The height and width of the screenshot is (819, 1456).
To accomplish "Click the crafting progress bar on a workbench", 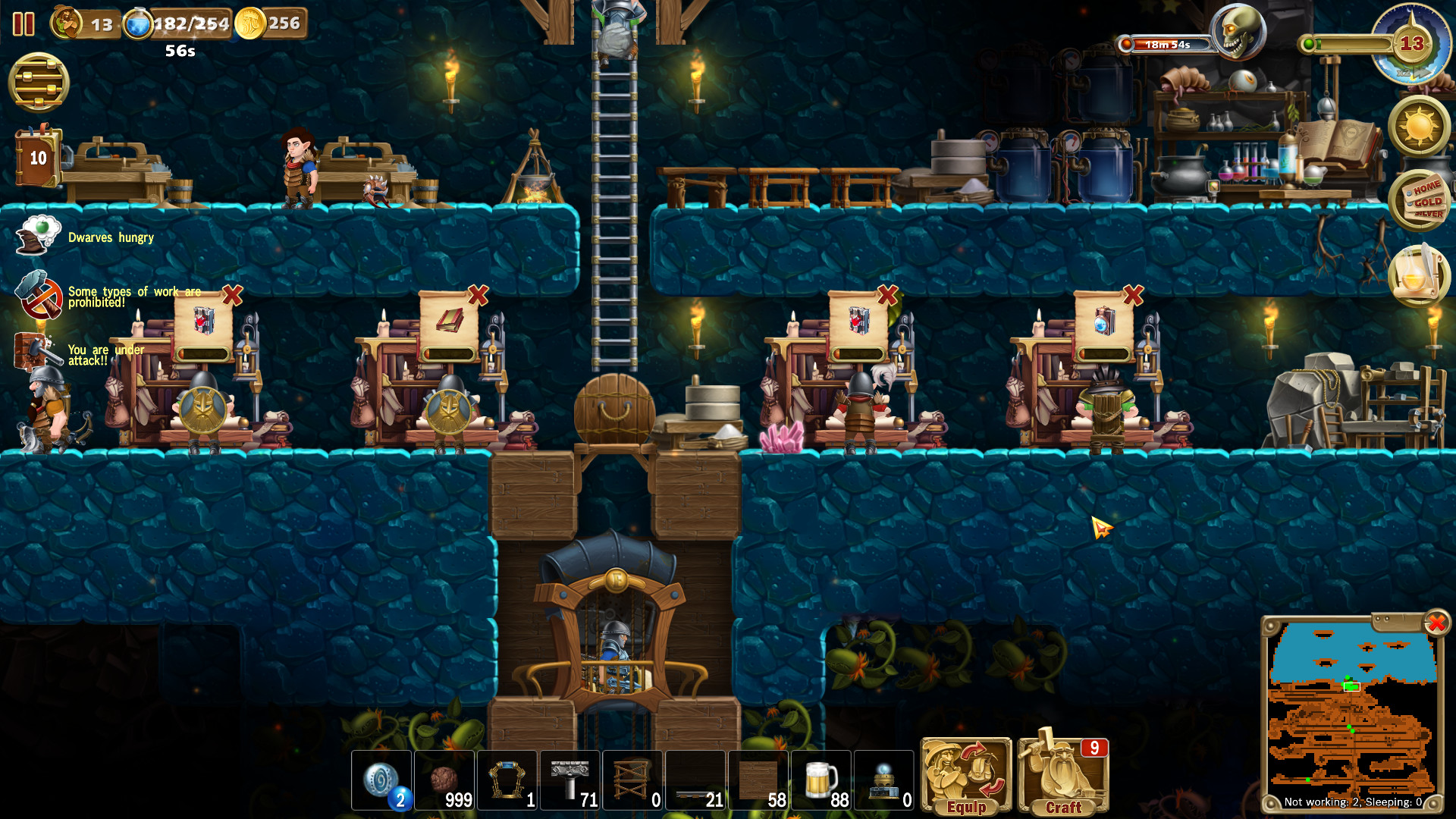I will click(201, 351).
